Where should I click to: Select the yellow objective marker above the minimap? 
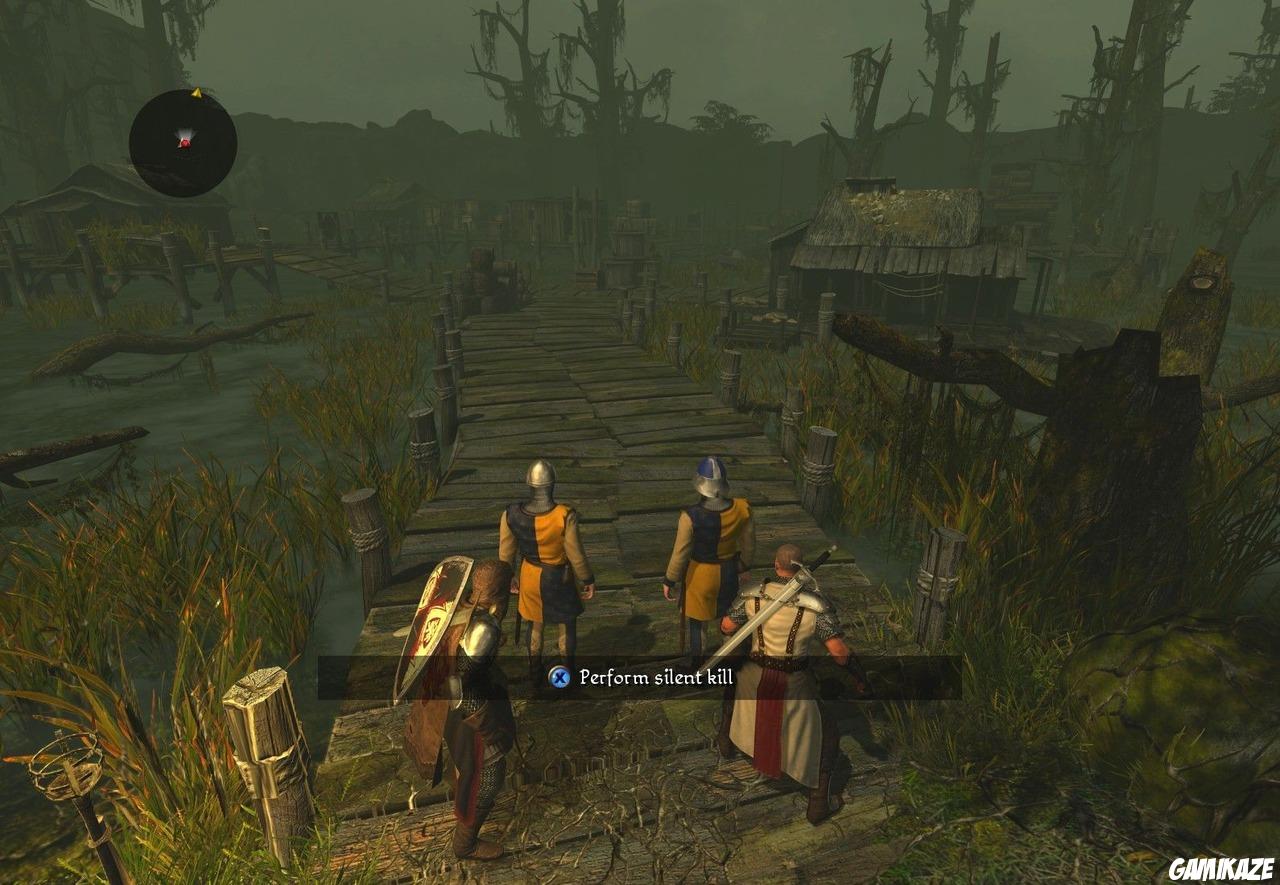(199, 91)
